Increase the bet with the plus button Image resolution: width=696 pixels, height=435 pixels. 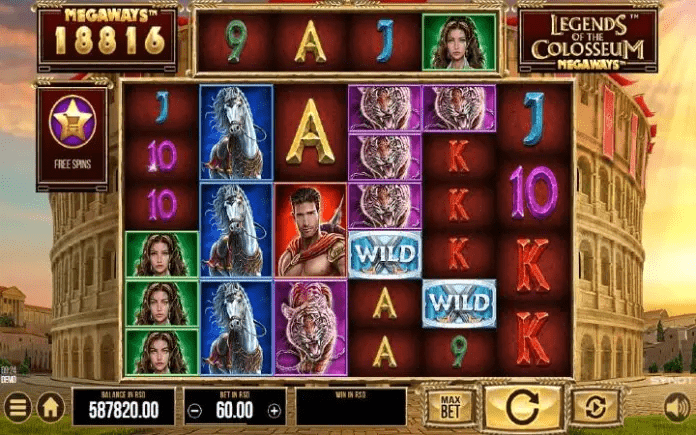[x=274, y=408]
